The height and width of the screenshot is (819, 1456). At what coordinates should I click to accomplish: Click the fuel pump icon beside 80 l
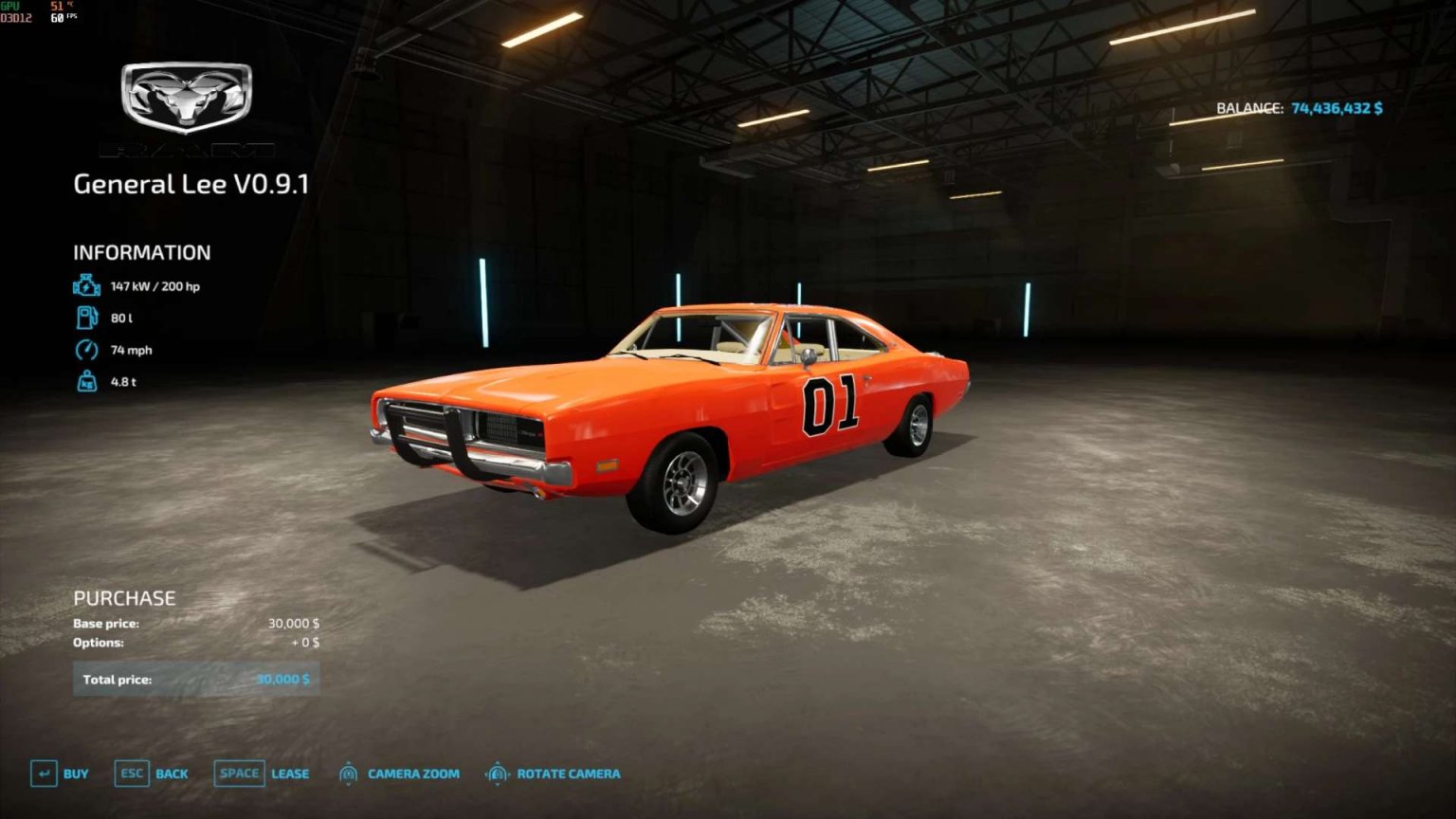coord(85,318)
